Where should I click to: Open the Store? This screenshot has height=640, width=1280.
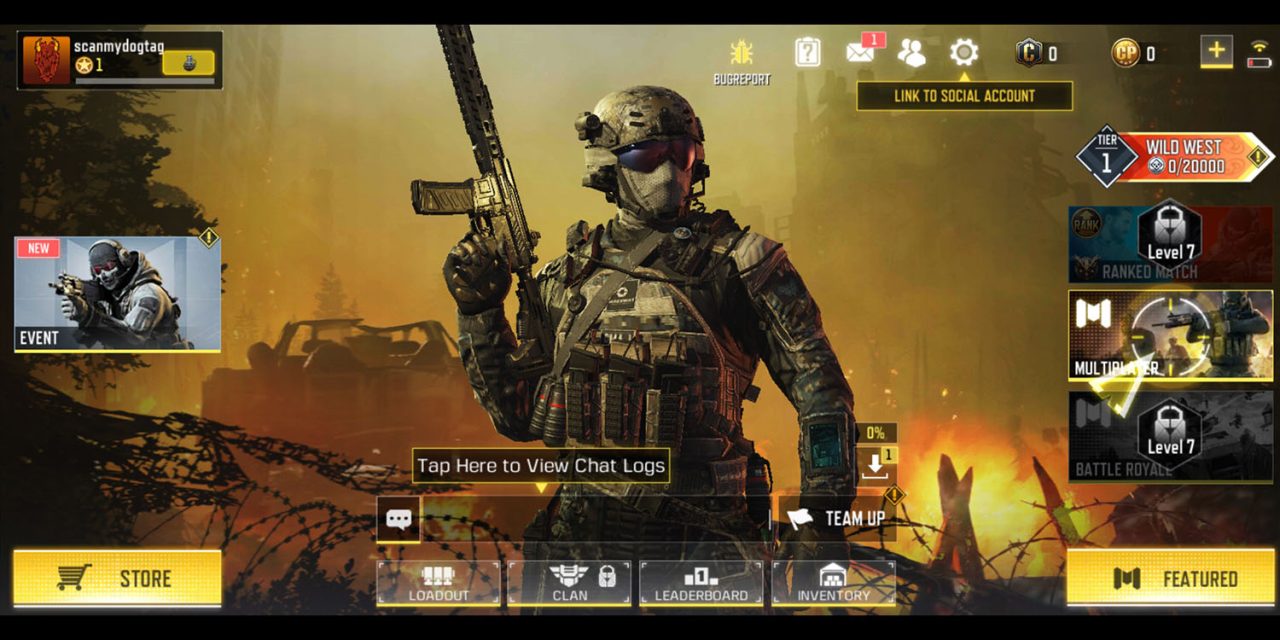pos(117,578)
